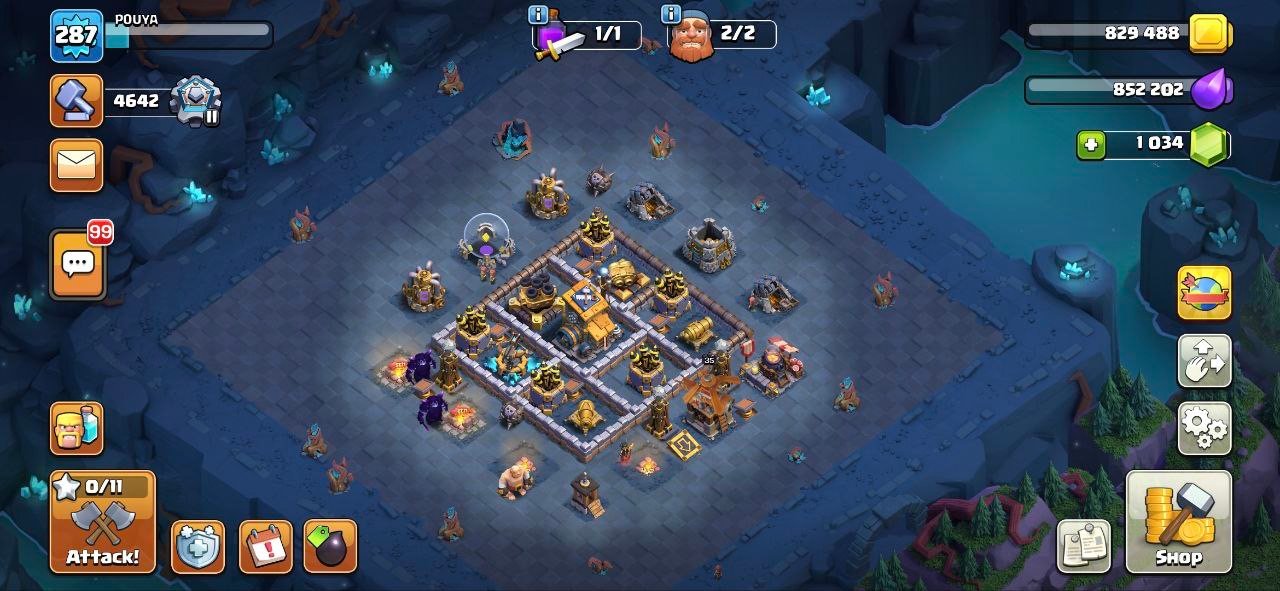This screenshot has width=1280, height=591.
Task: Show info for the 1/1 sword counter
Action: click(x=539, y=14)
